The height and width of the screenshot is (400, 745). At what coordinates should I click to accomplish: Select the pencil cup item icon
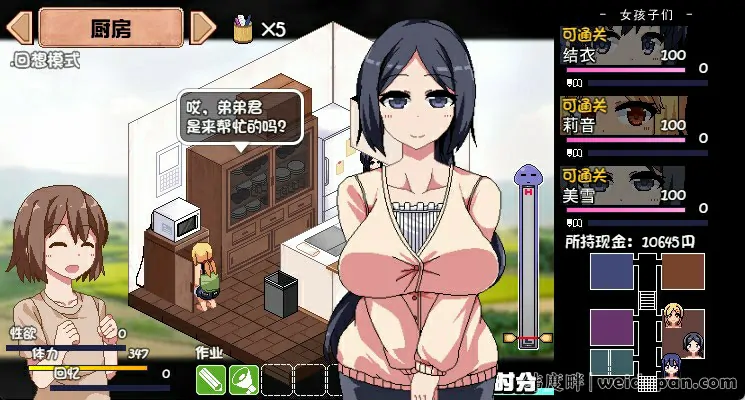point(242,28)
